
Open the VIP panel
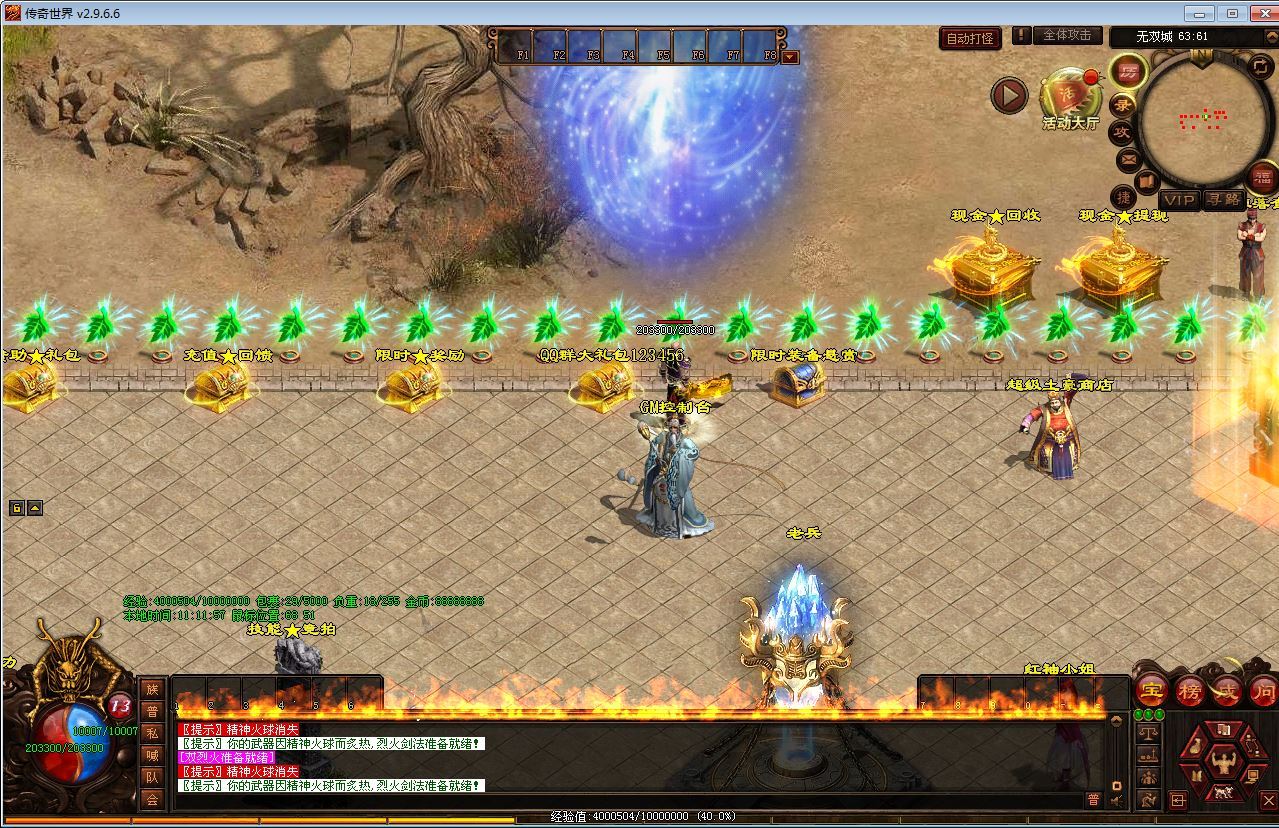pyautogui.click(x=1179, y=200)
